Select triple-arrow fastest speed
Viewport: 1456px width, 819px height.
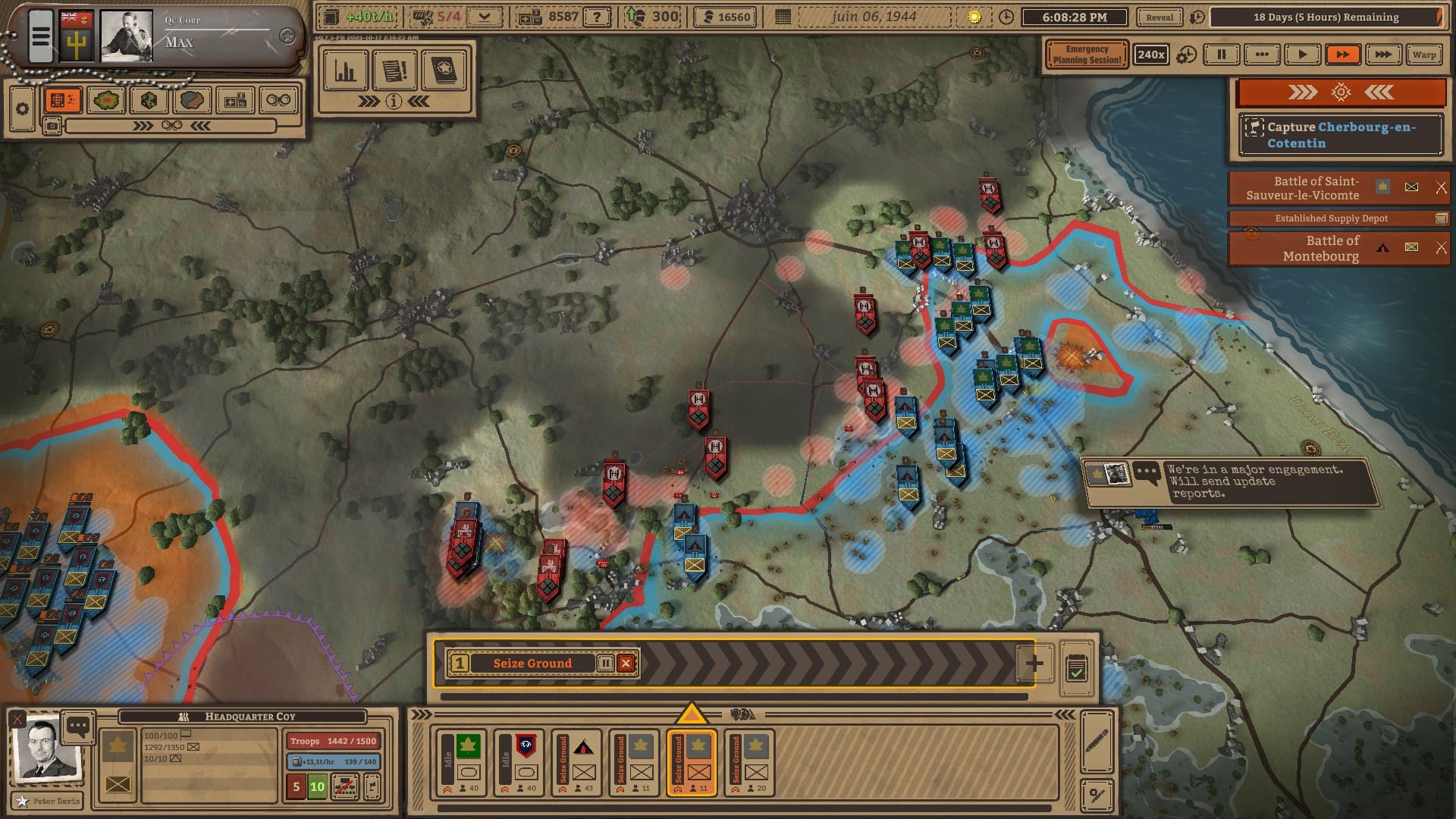(1382, 55)
